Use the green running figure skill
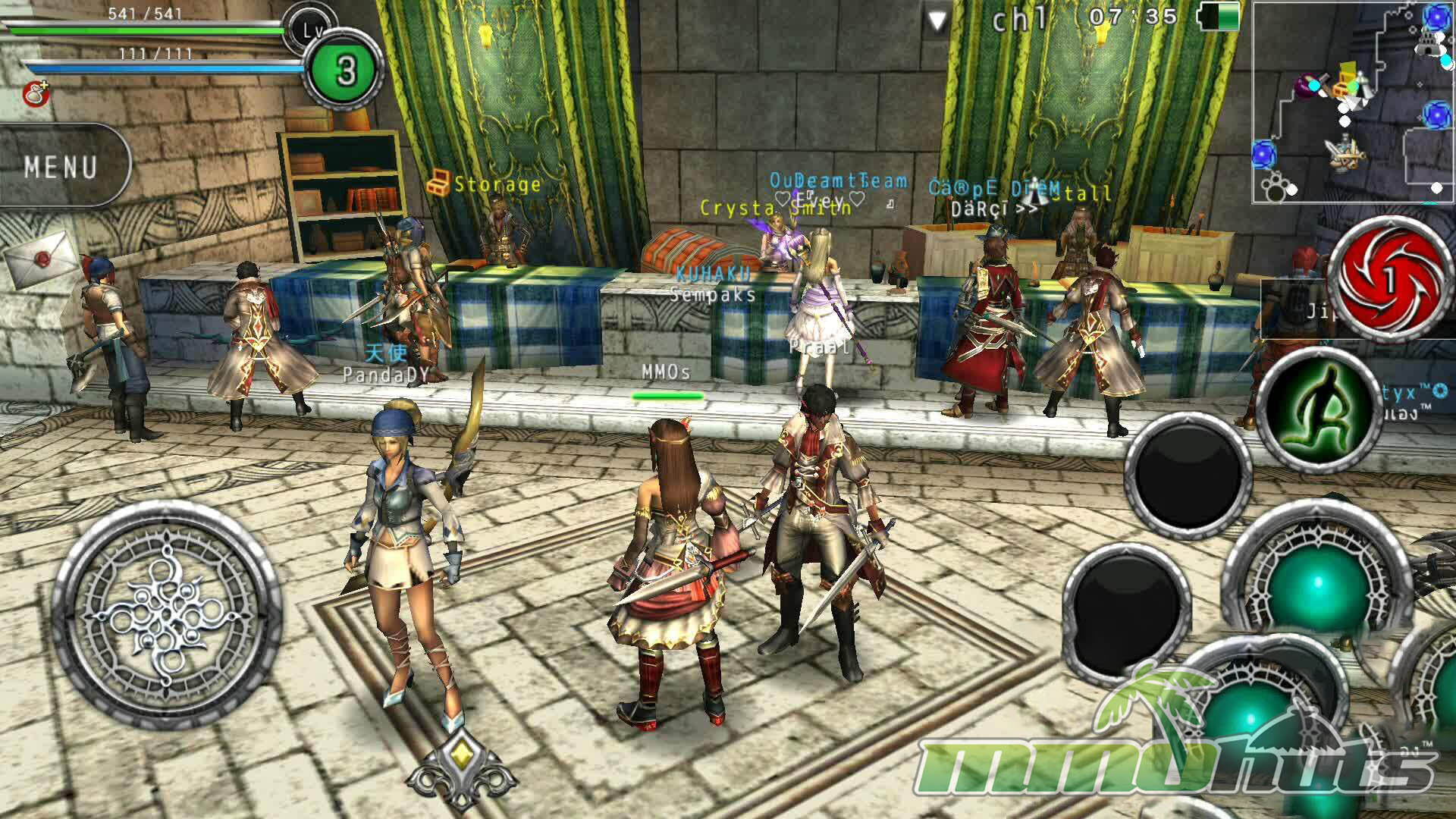1456x819 pixels. click(1319, 413)
